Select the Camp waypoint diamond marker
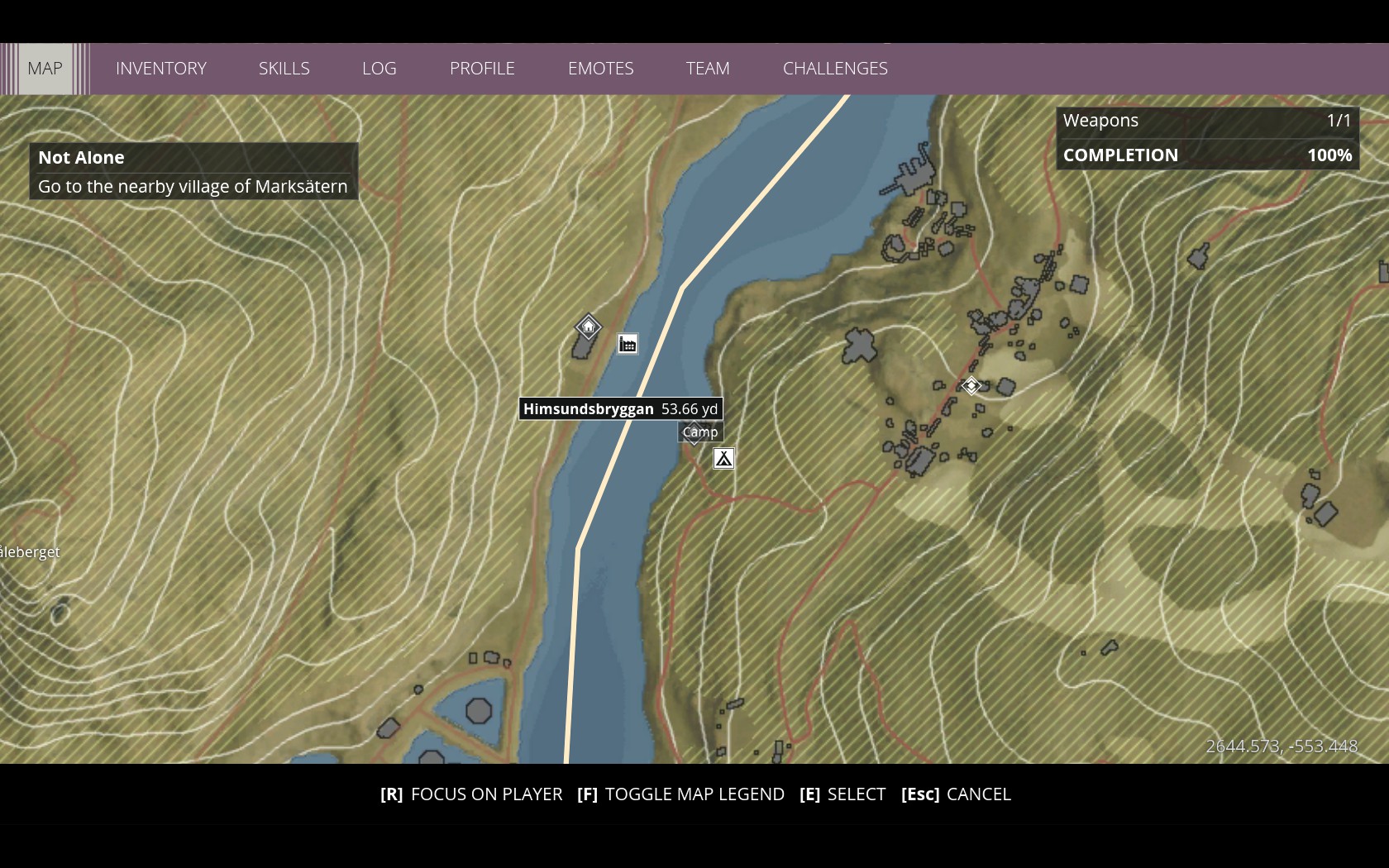Viewport: 1389px width, 868px height. point(694,432)
